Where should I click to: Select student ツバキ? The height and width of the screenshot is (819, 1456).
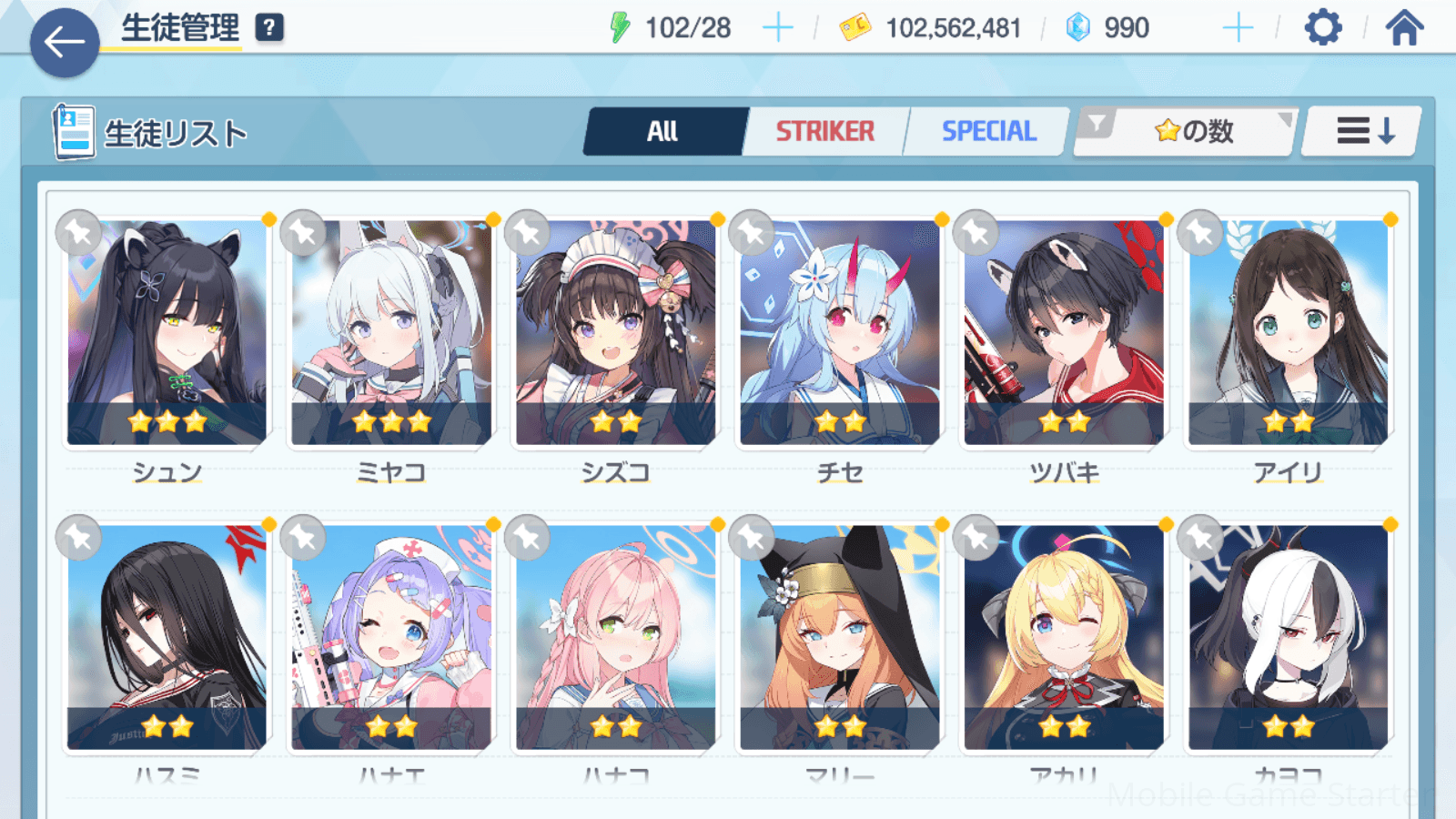(x=1064, y=333)
